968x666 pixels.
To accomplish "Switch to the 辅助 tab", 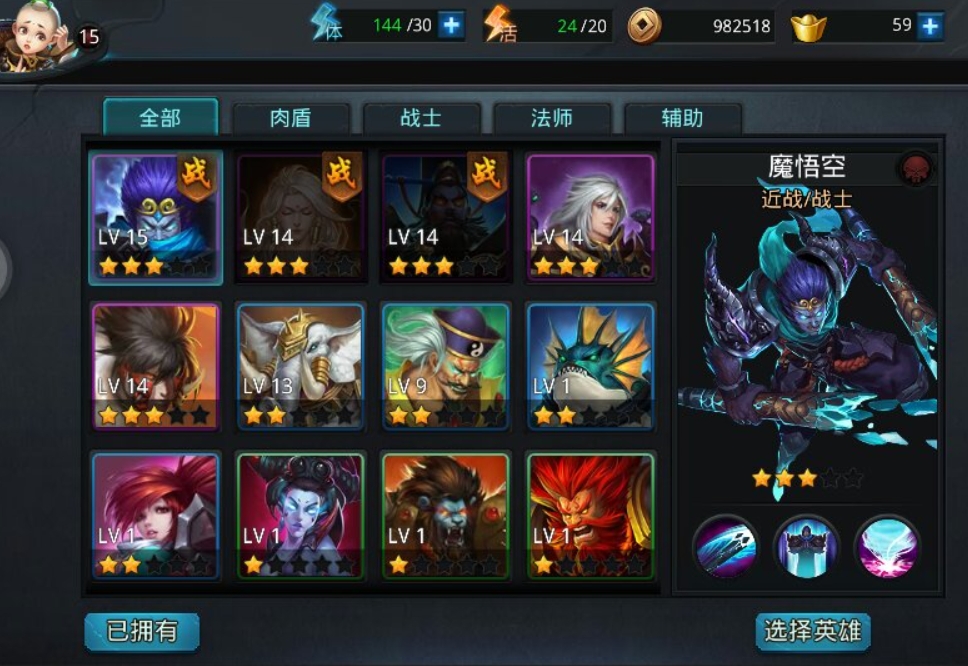I will [682, 119].
